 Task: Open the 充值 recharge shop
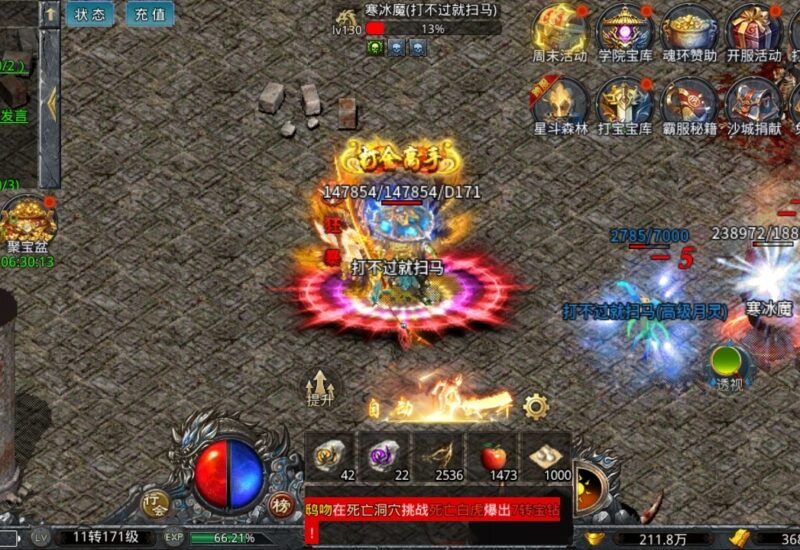149,14
